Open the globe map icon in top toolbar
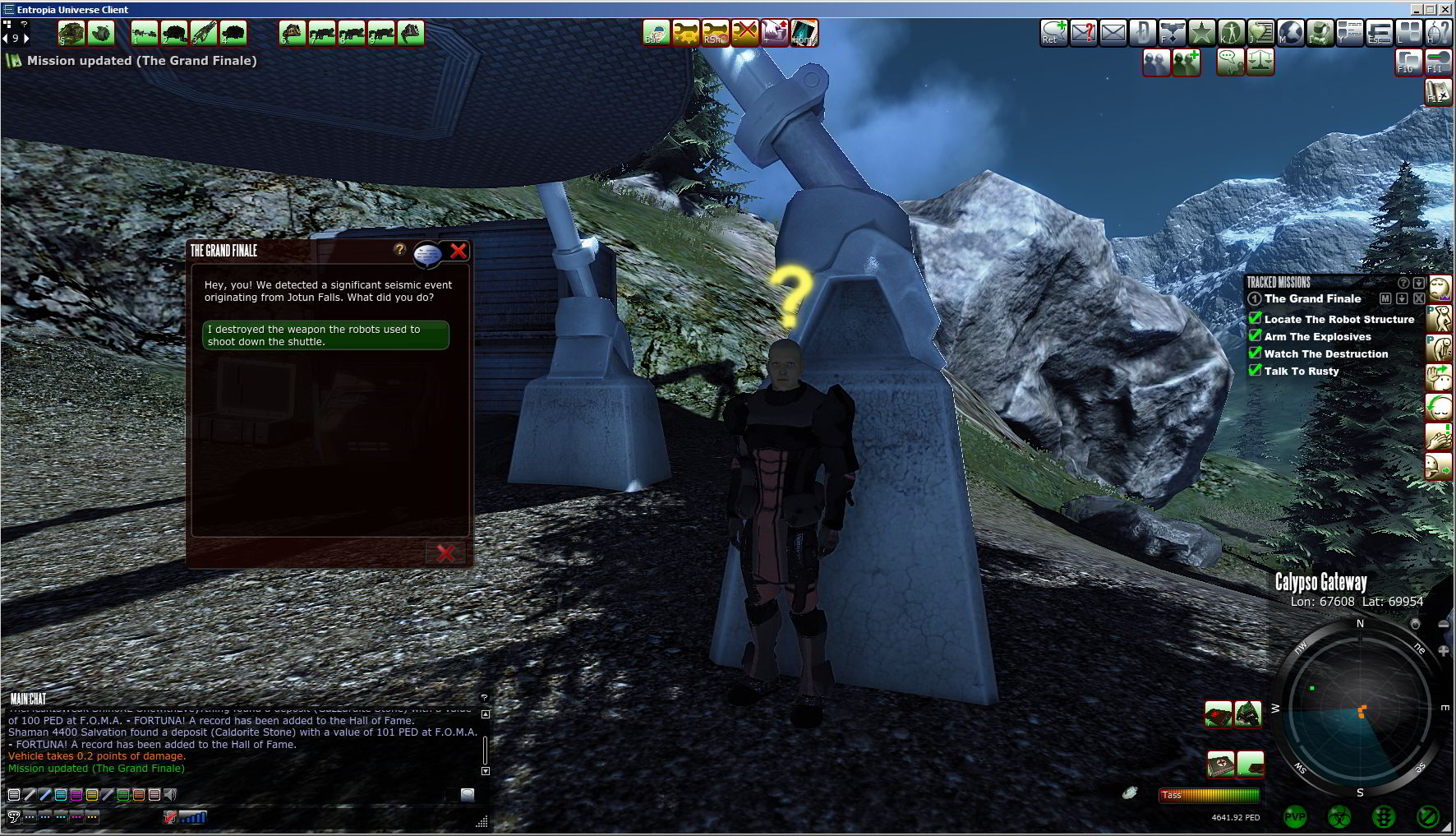 (1290, 33)
